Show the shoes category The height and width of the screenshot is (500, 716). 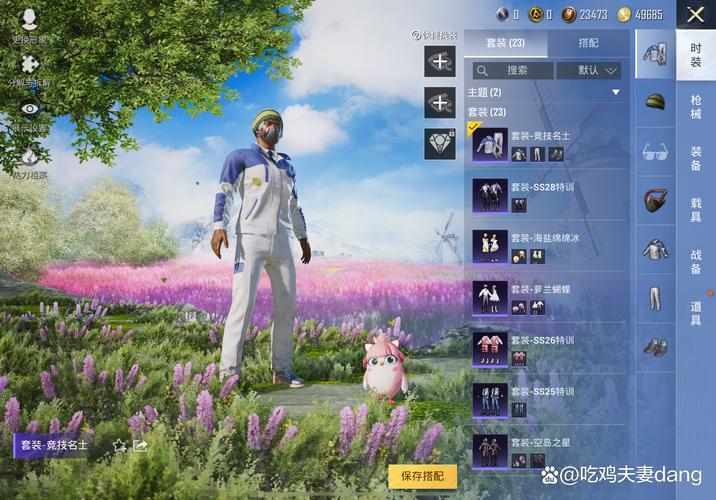(x=655, y=348)
